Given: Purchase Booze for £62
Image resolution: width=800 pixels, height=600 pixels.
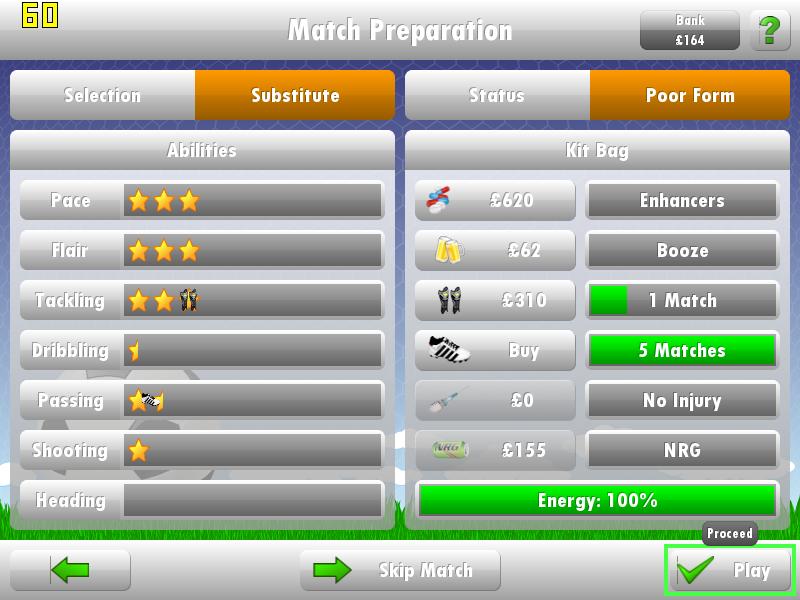Looking at the screenshot, I should click(x=495, y=250).
